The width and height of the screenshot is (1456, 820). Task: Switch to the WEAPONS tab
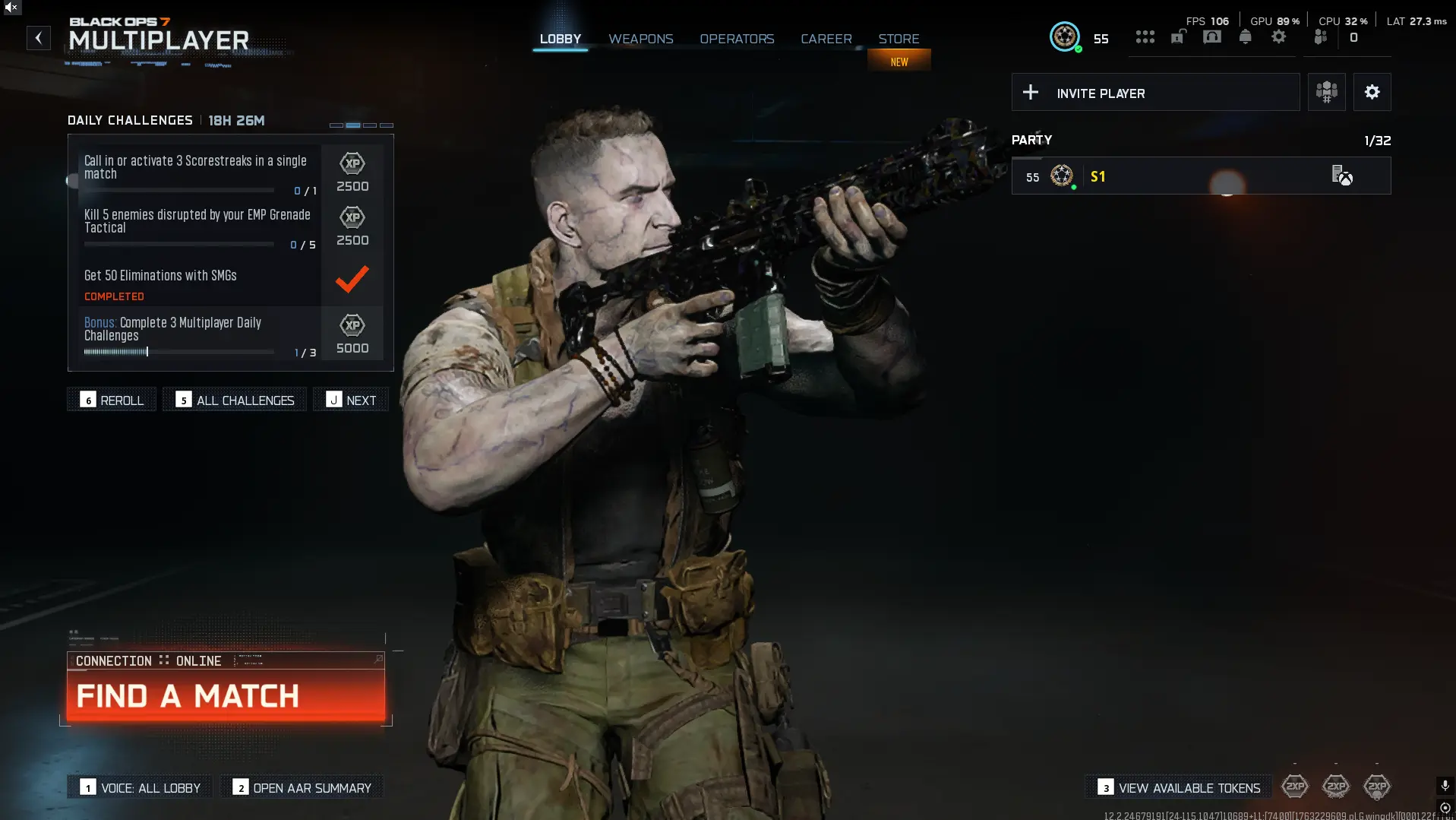tap(640, 38)
